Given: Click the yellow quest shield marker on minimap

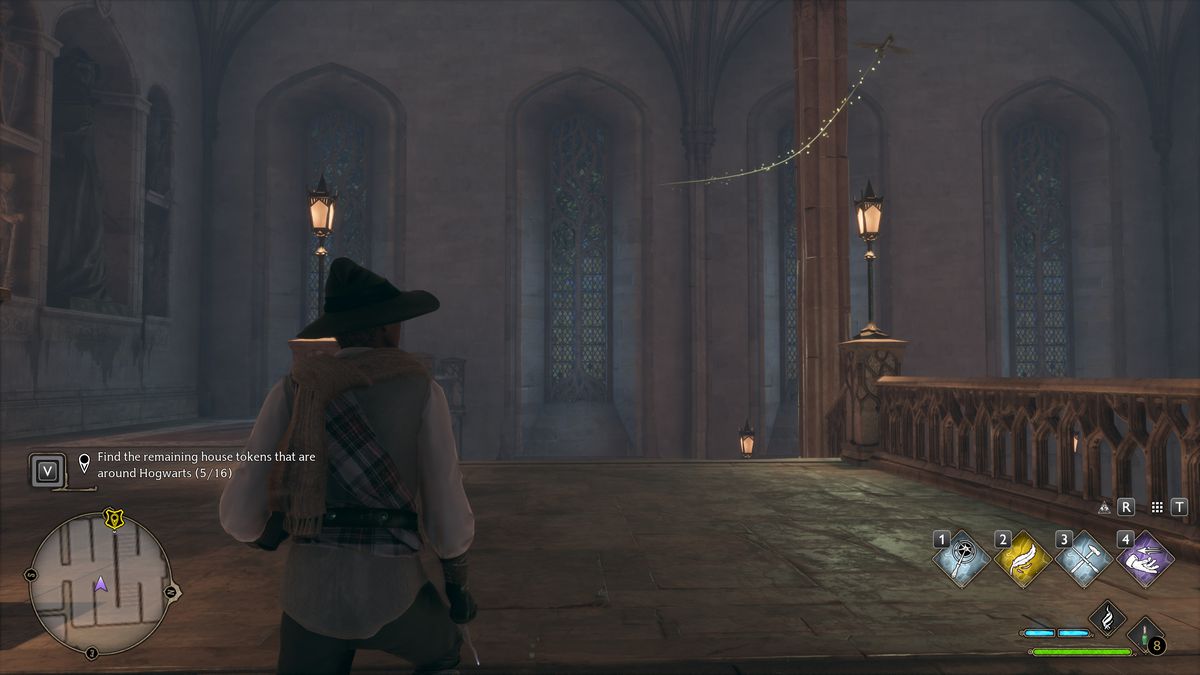Looking at the screenshot, I should [113, 519].
